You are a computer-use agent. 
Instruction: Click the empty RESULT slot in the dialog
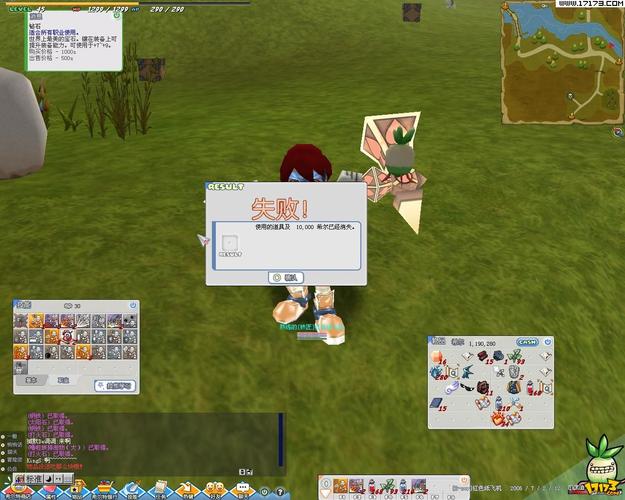point(230,243)
